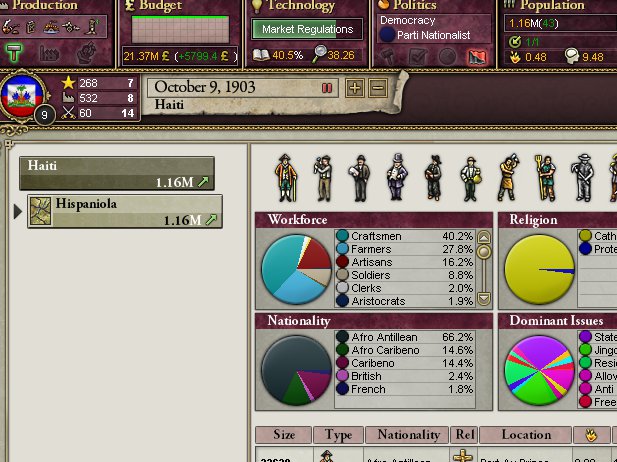Toggle the farmer with pitchfork pop filter
The height and width of the screenshot is (462, 617).
pos(543,178)
